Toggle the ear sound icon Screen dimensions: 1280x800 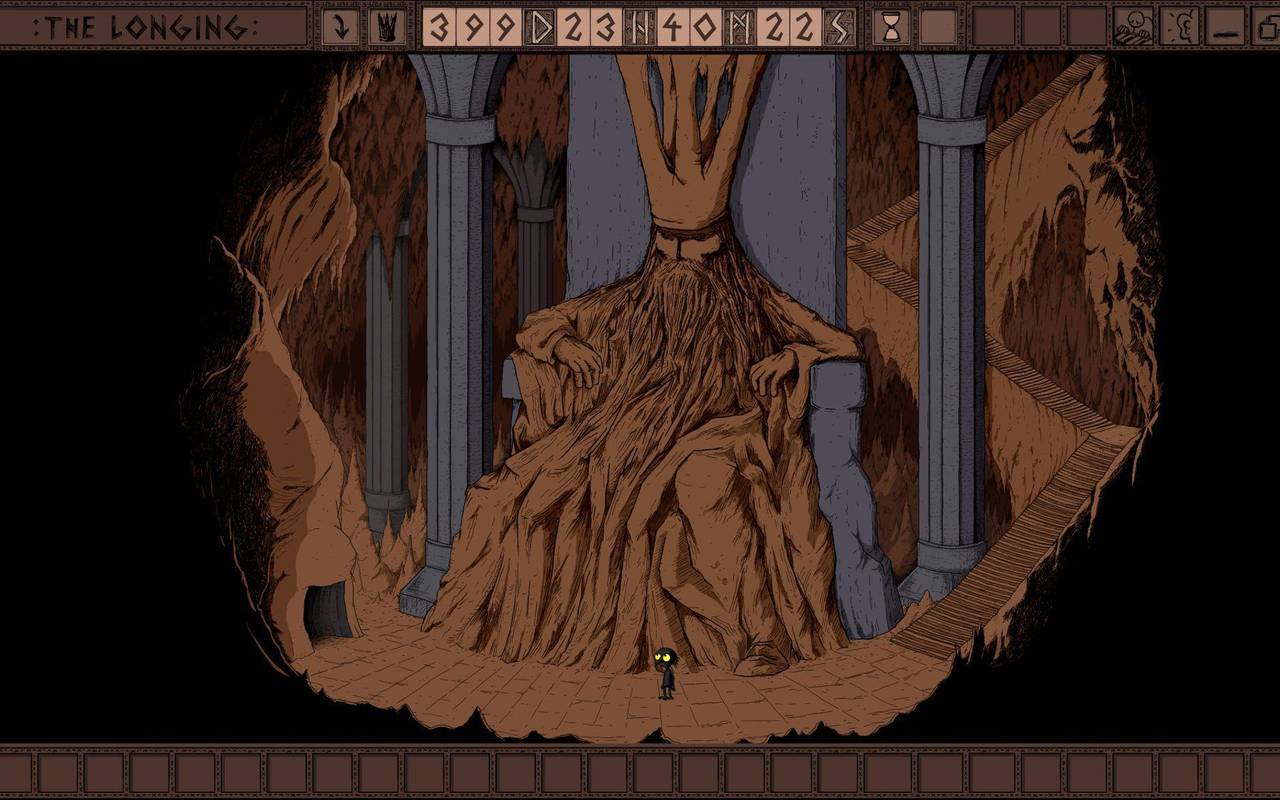(x=1179, y=27)
